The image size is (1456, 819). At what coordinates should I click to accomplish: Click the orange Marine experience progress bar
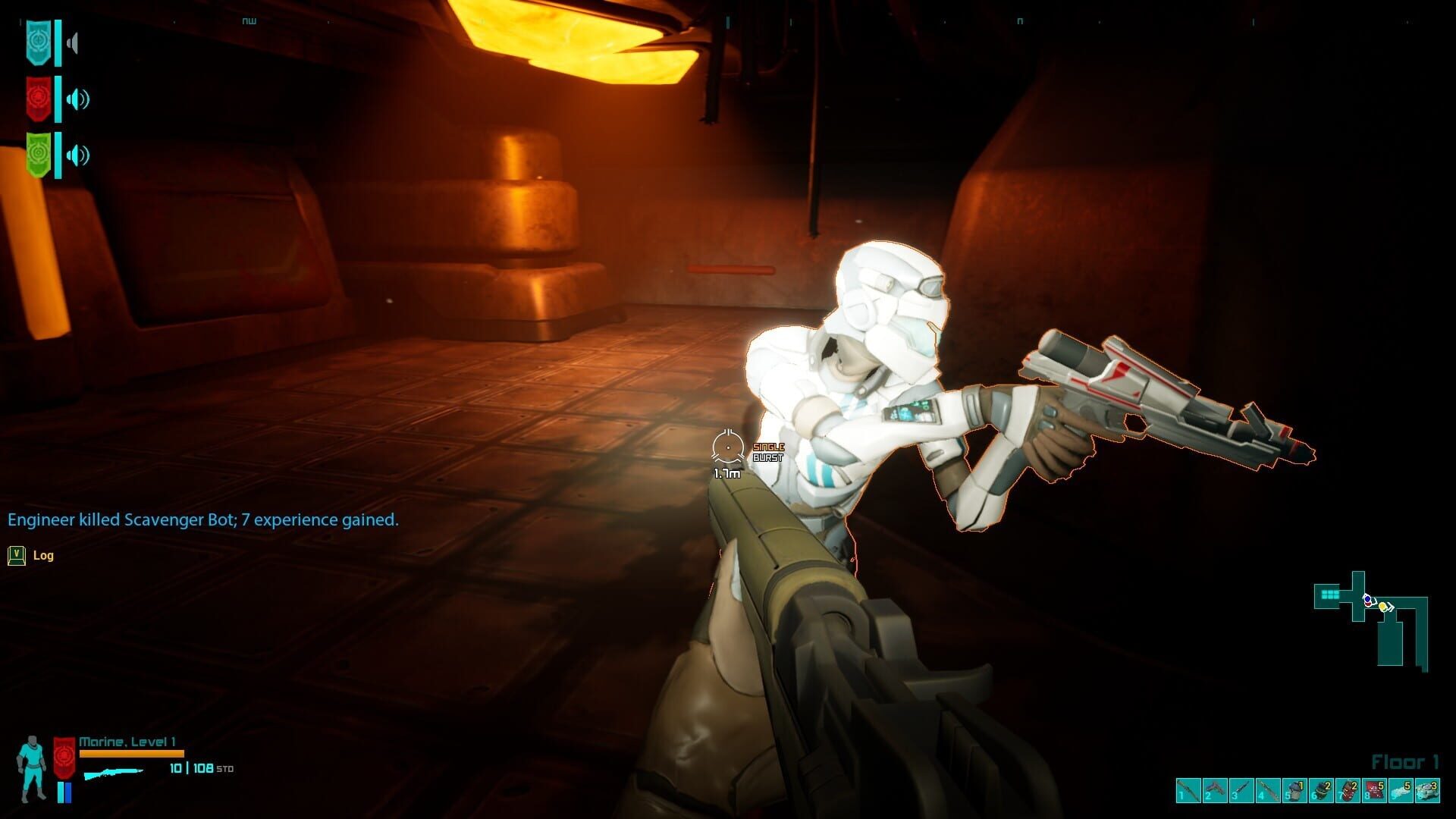(x=133, y=754)
